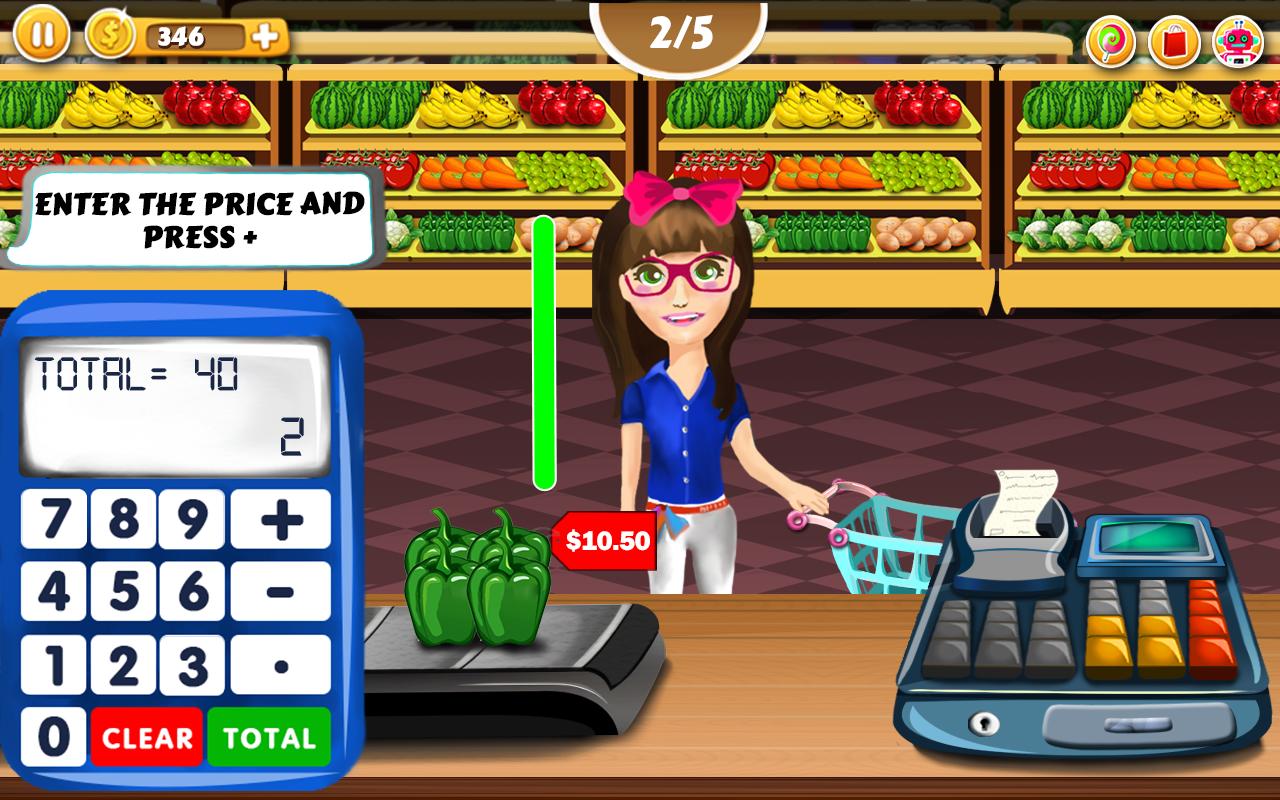Open the lollipop candy icon
This screenshot has width=1280, height=800.
pos(1111,42)
